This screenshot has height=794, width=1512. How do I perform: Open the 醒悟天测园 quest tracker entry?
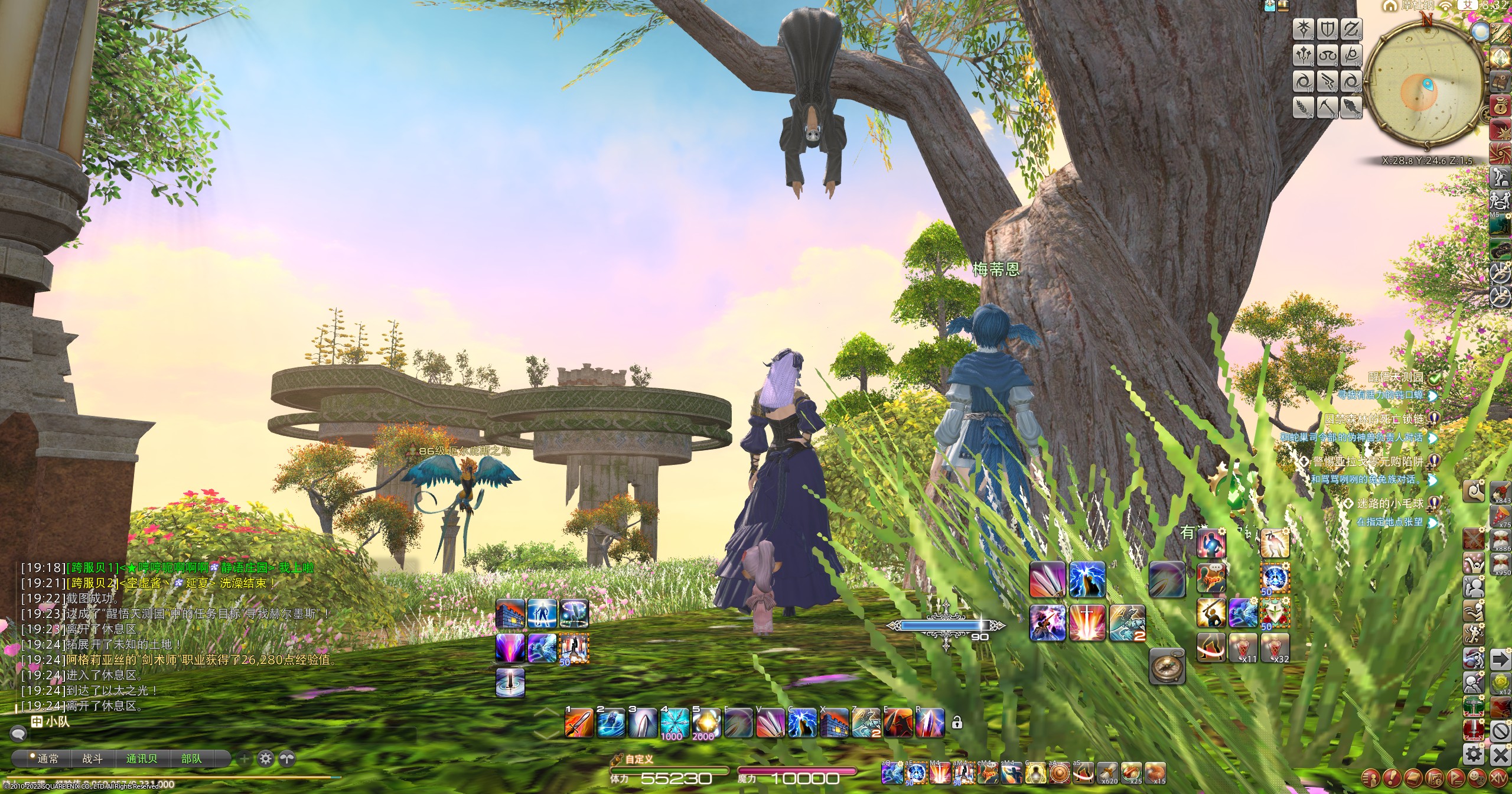click(x=1396, y=378)
